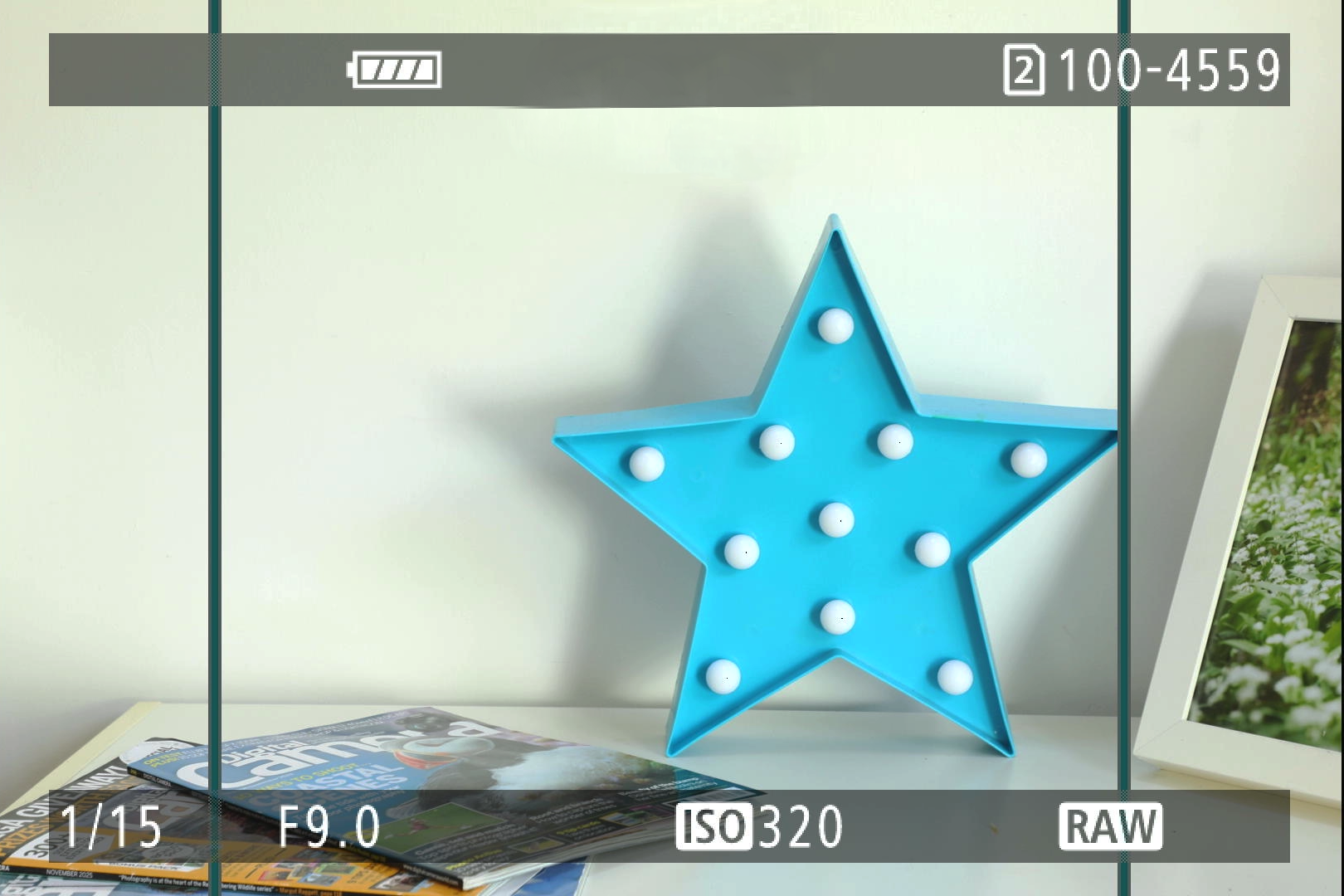Click the battery charge level bars
The height and width of the screenshot is (896, 1344).
(x=398, y=71)
